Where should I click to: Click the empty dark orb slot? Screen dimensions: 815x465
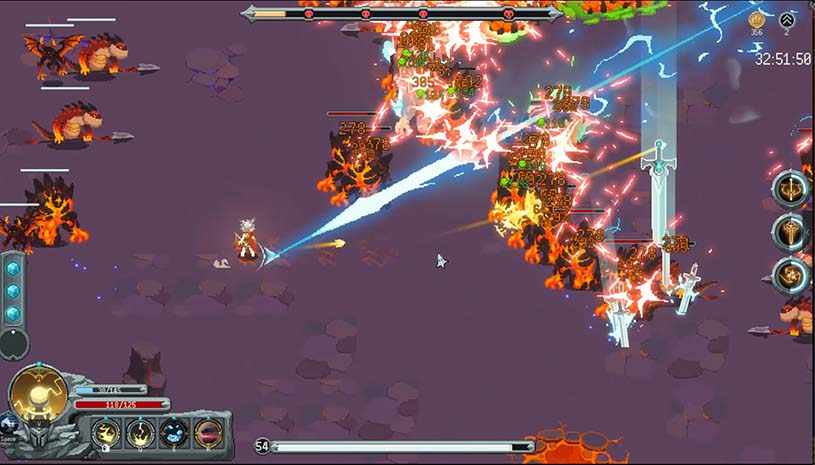[x=13, y=343]
